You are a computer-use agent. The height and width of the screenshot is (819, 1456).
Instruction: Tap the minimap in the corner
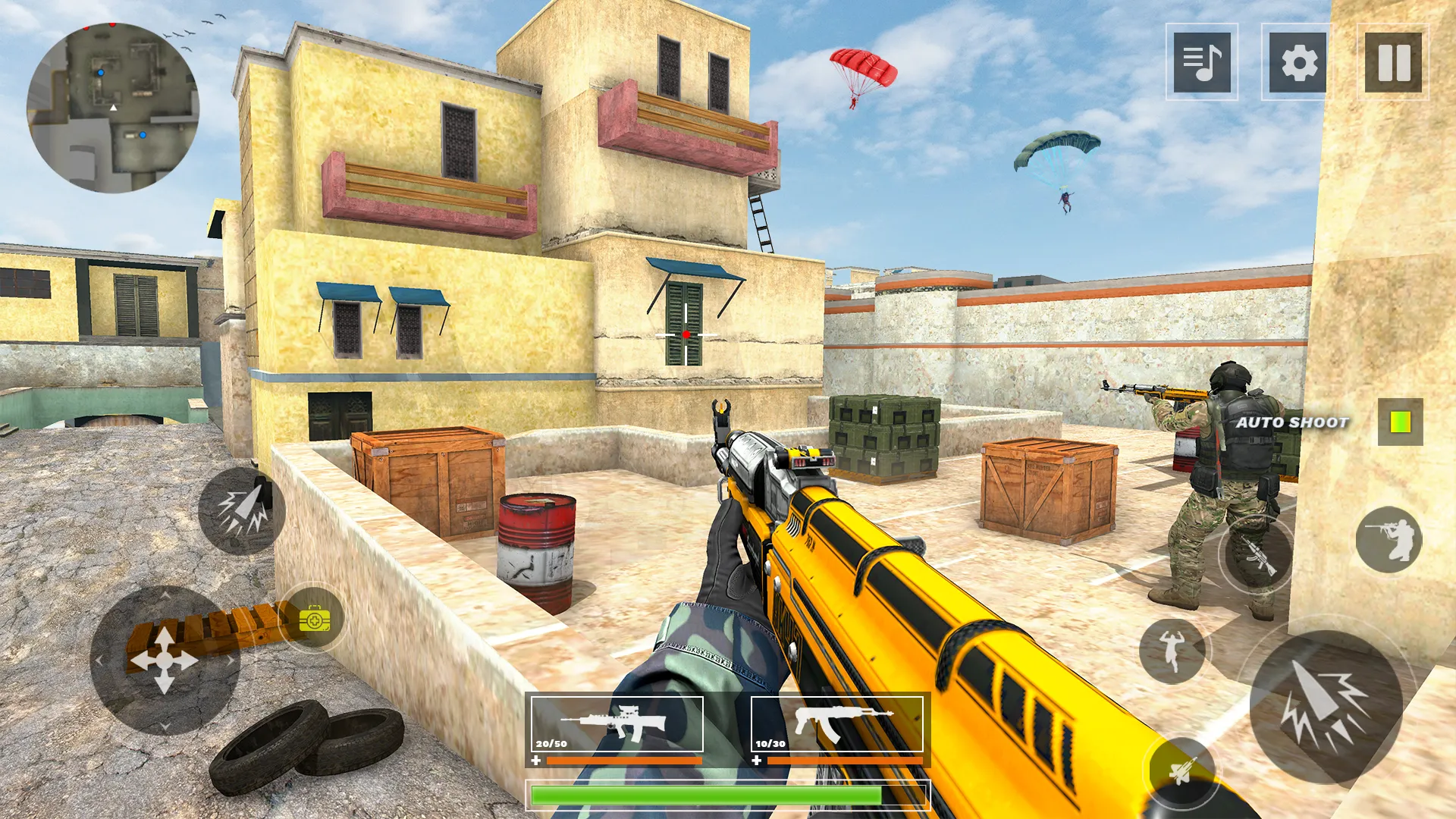click(112, 106)
